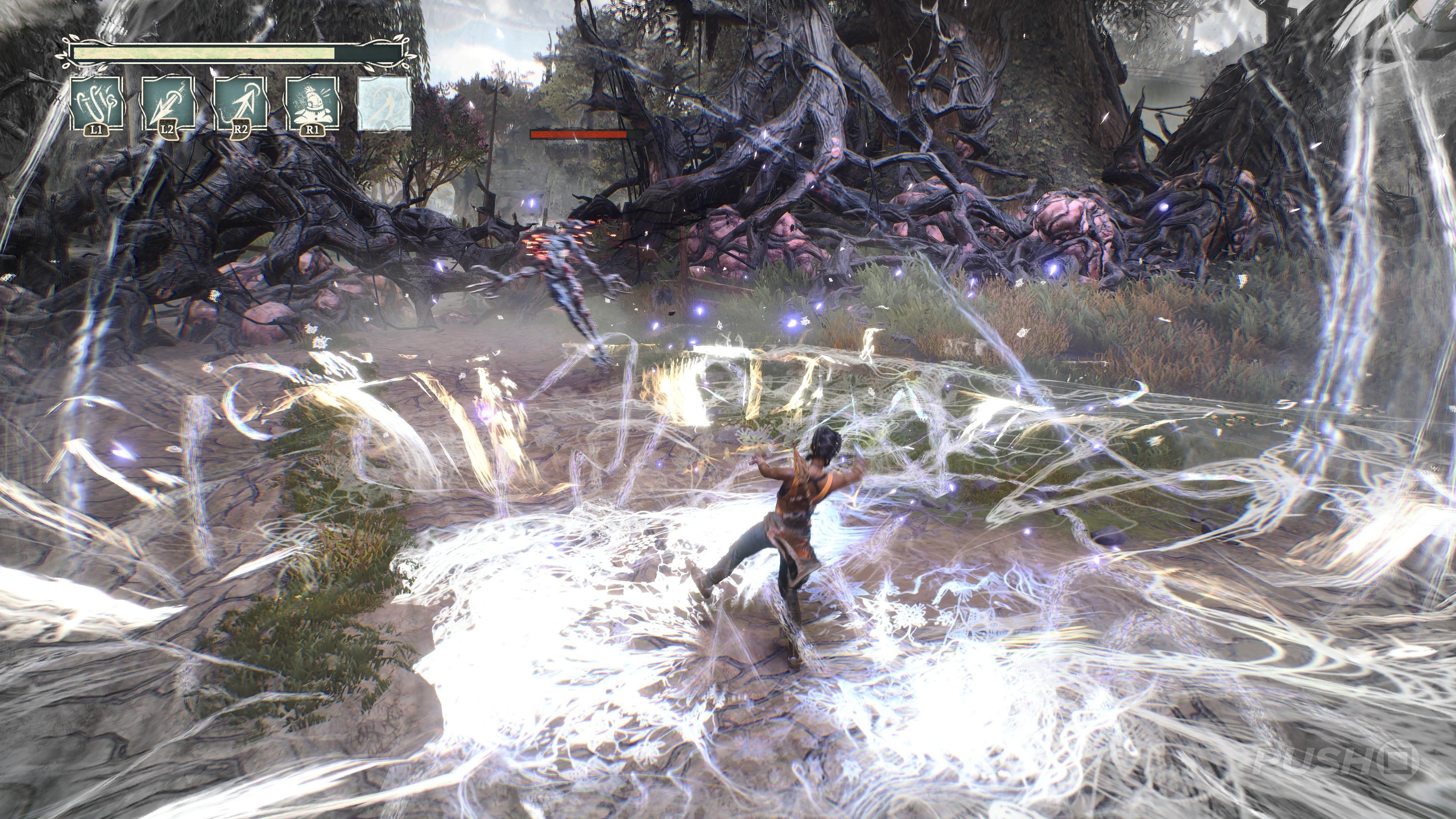The width and height of the screenshot is (1456, 819).
Task: Trigger the stuffed doll decoy ability
Action: pyautogui.click(x=312, y=103)
